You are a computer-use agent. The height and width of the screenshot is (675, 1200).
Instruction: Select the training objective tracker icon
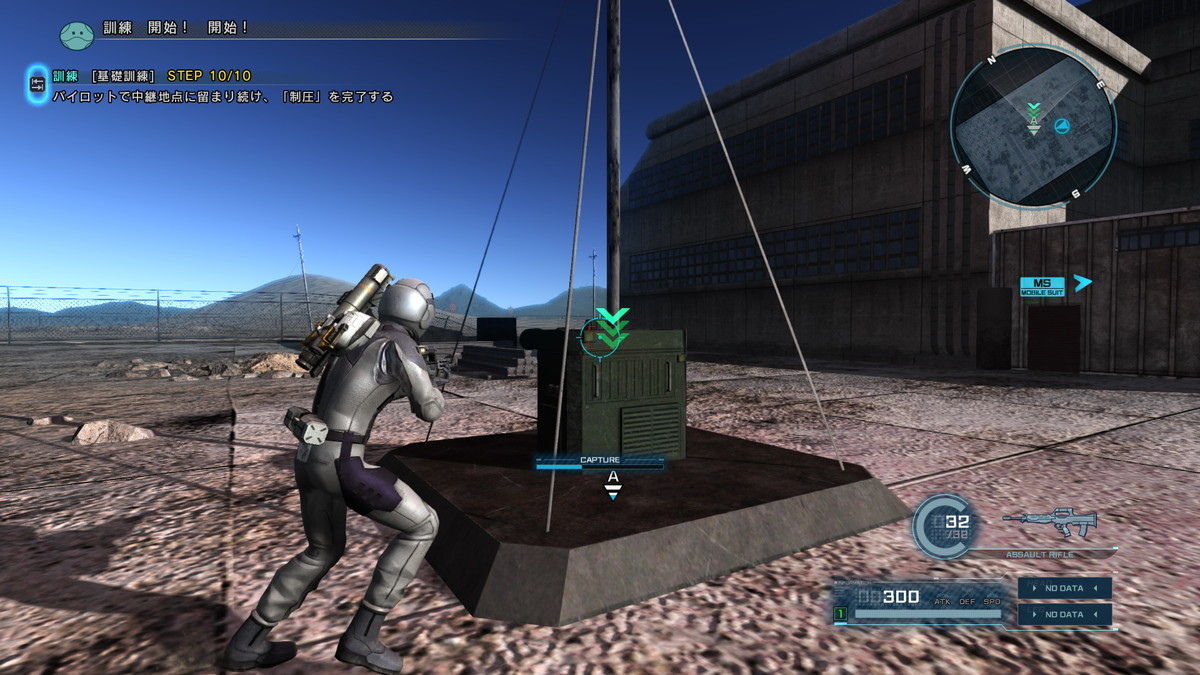[37, 85]
